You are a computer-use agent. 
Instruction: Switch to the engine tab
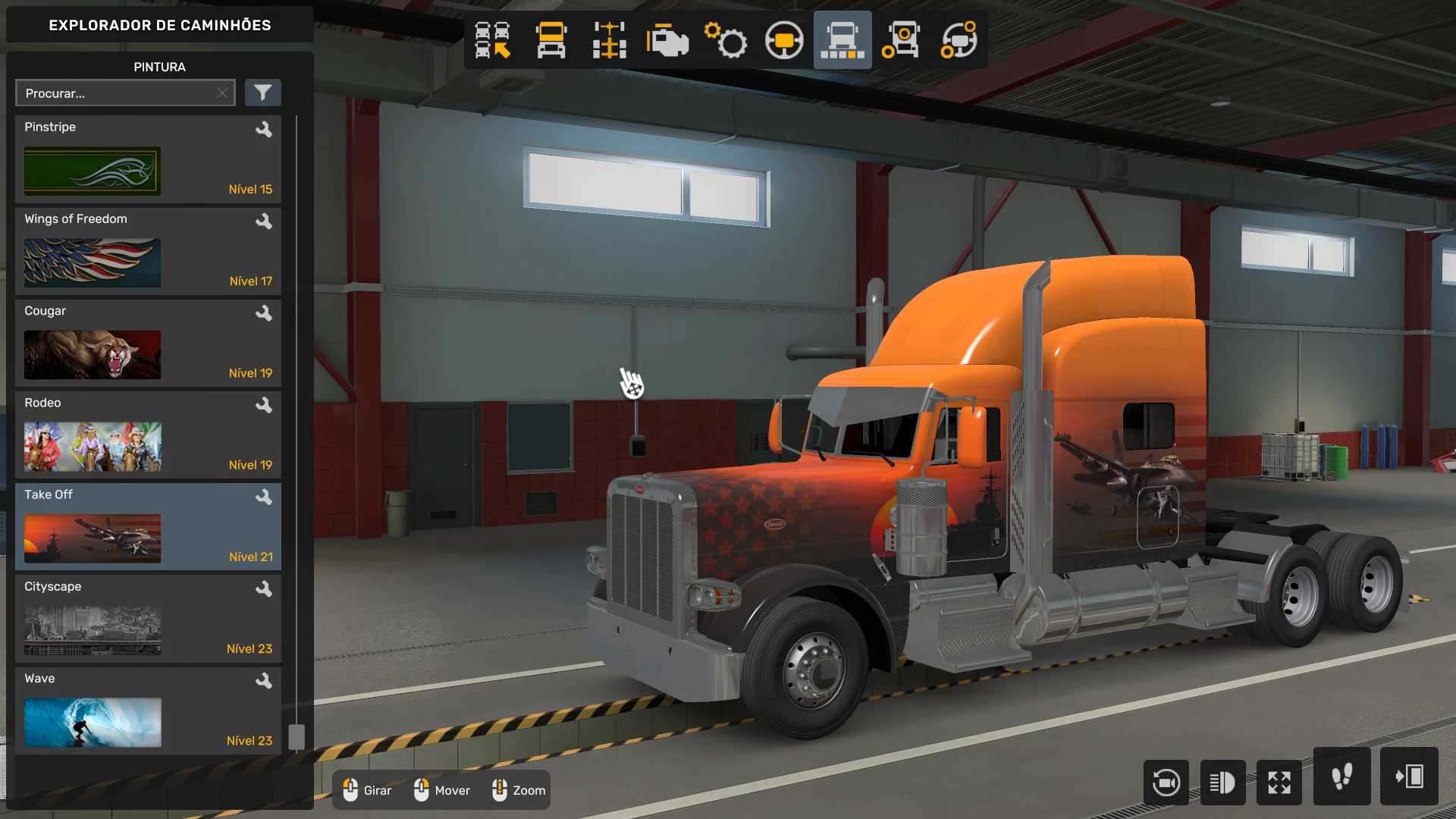(667, 40)
